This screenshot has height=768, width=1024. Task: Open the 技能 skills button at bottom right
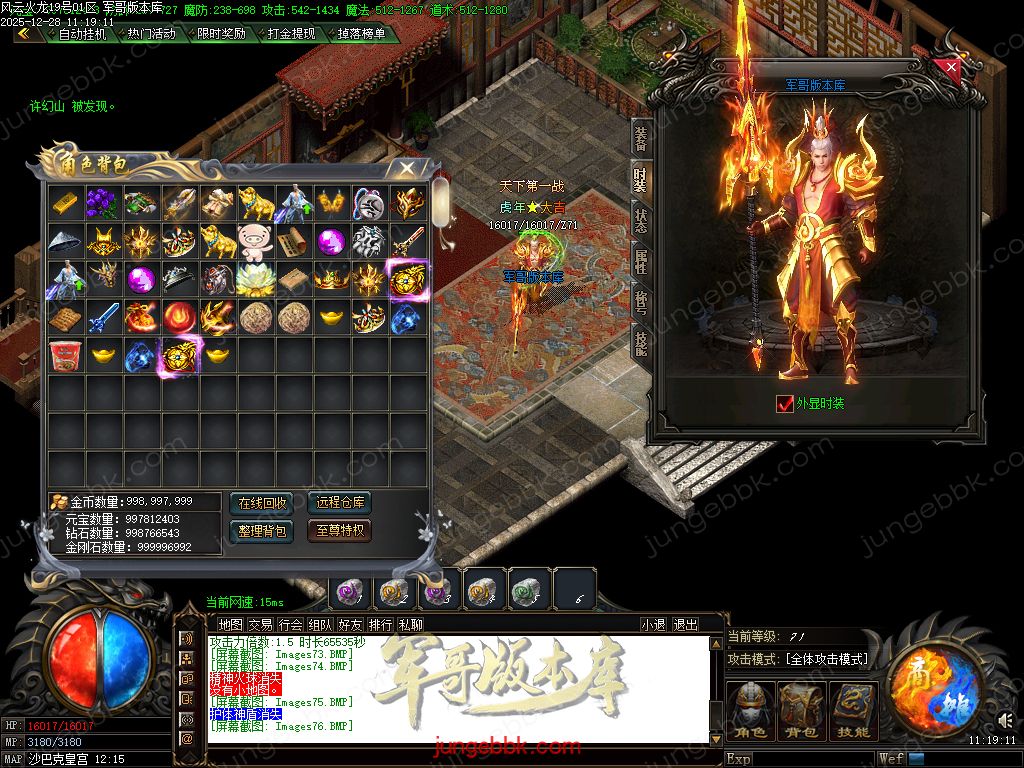click(x=853, y=708)
